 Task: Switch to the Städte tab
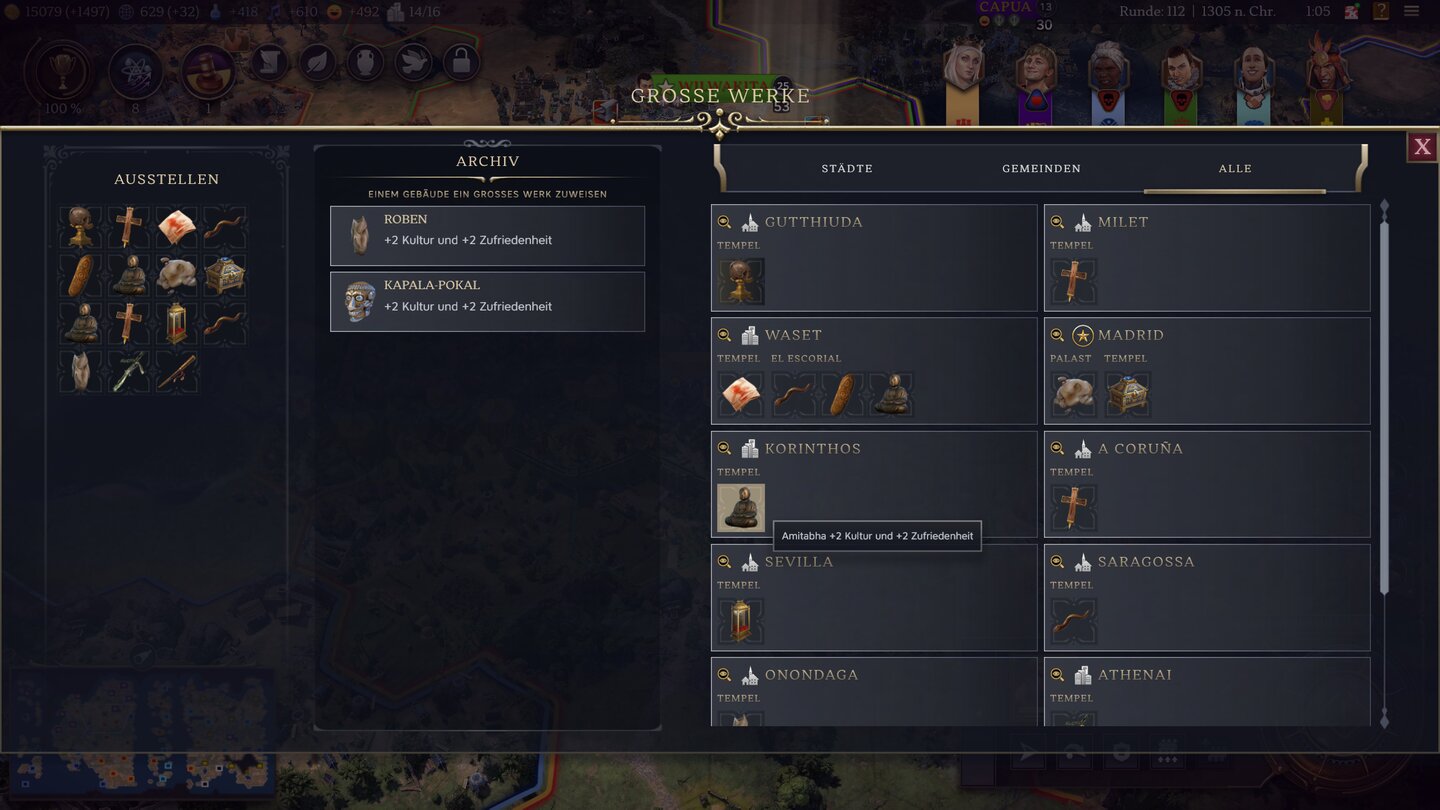[x=847, y=169]
